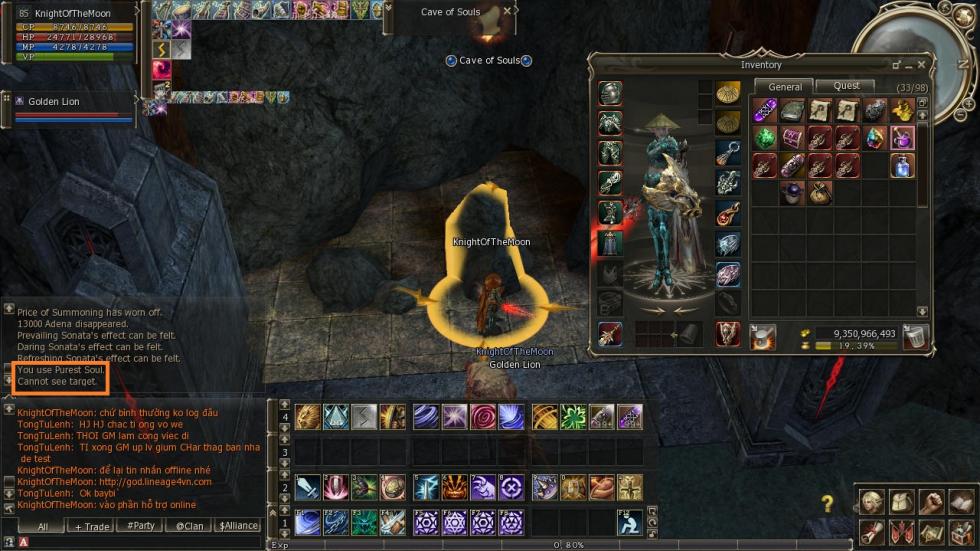The image size is (980, 551).
Task: Click the inventory trash can button
Action: coord(914,337)
